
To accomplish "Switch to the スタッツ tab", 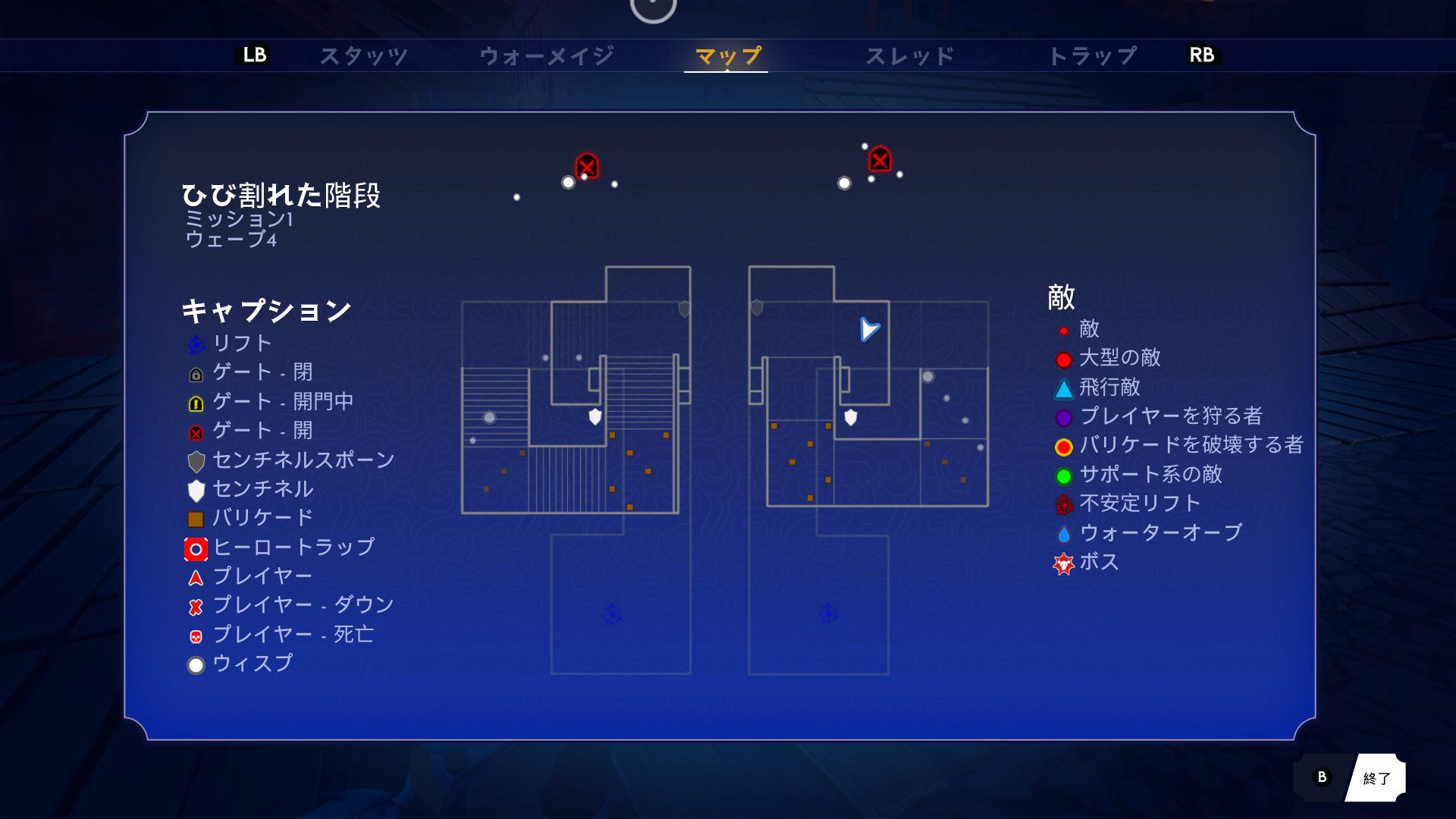I will tap(363, 55).
